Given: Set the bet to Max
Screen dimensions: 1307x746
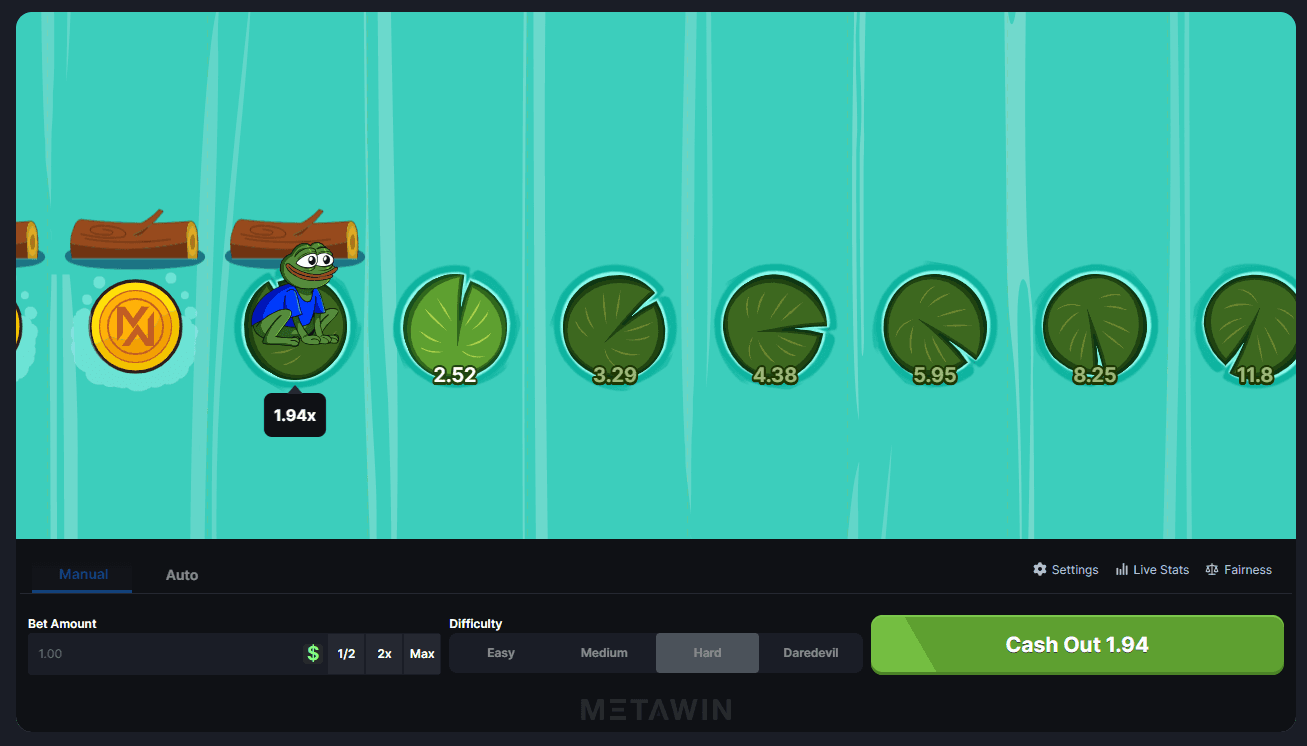Looking at the screenshot, I should coord(422,654).
